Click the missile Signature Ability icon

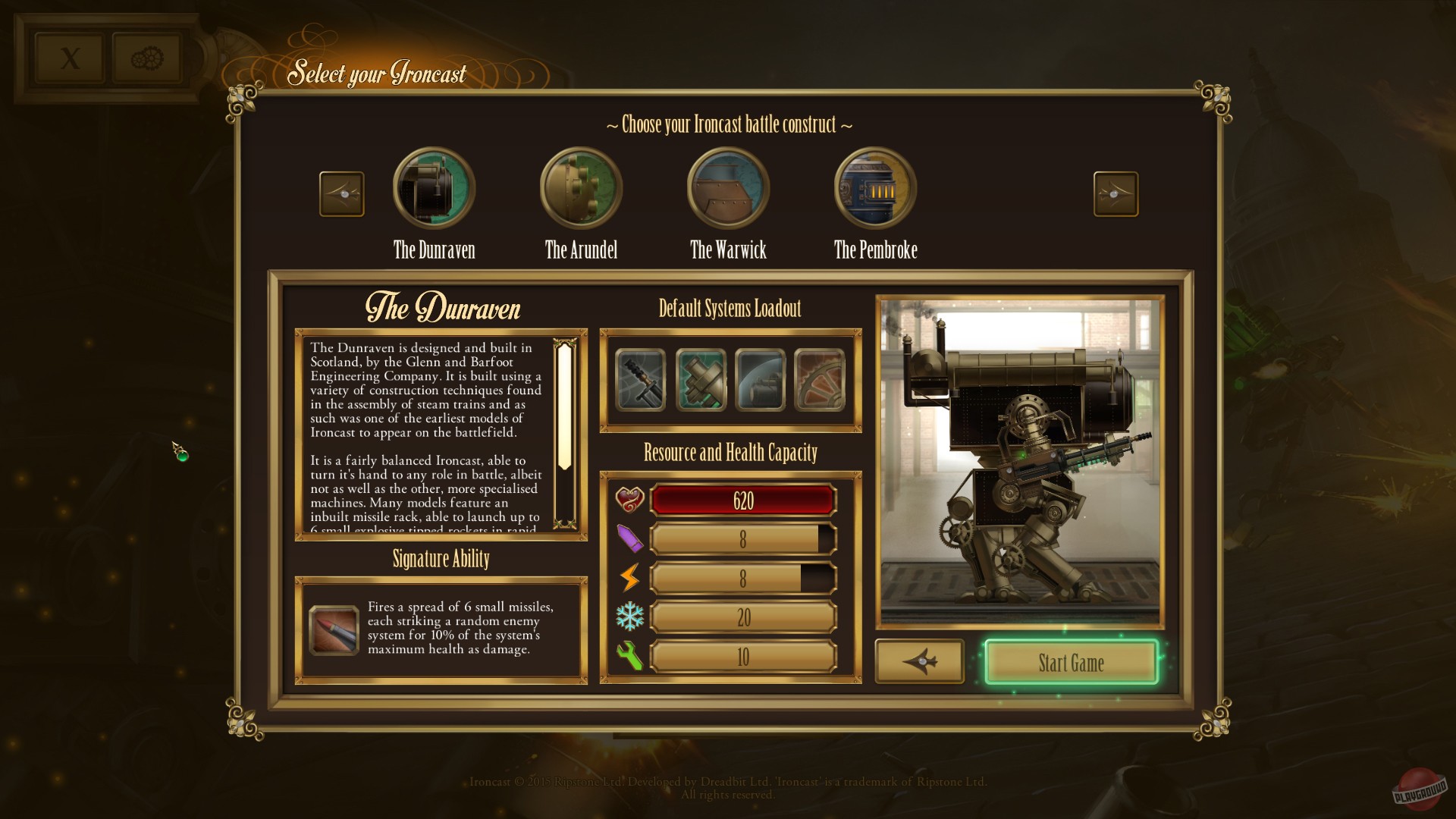334,630
